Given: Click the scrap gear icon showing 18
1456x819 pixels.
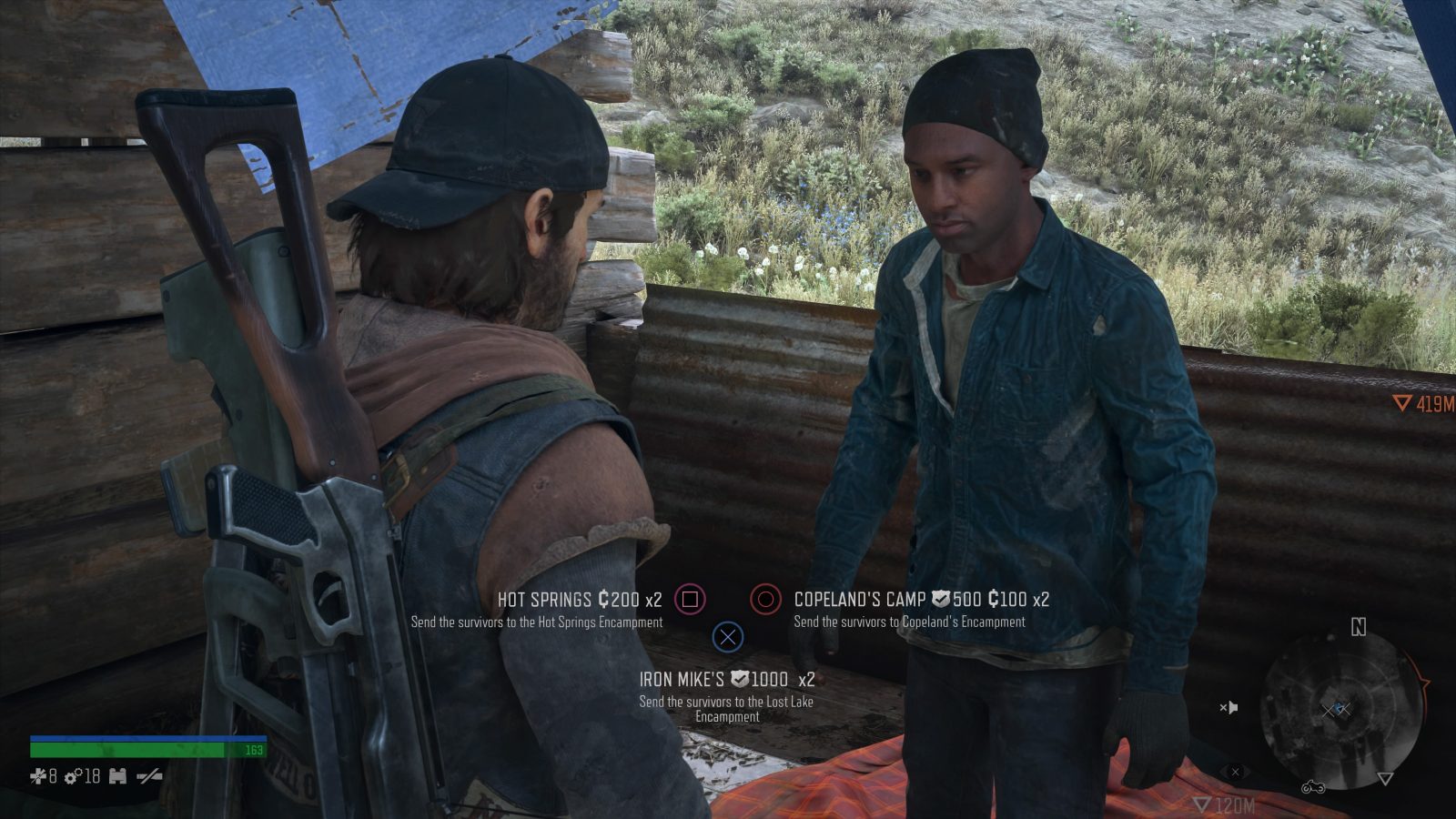Looking at the screenshot, I should pos(73,776).
